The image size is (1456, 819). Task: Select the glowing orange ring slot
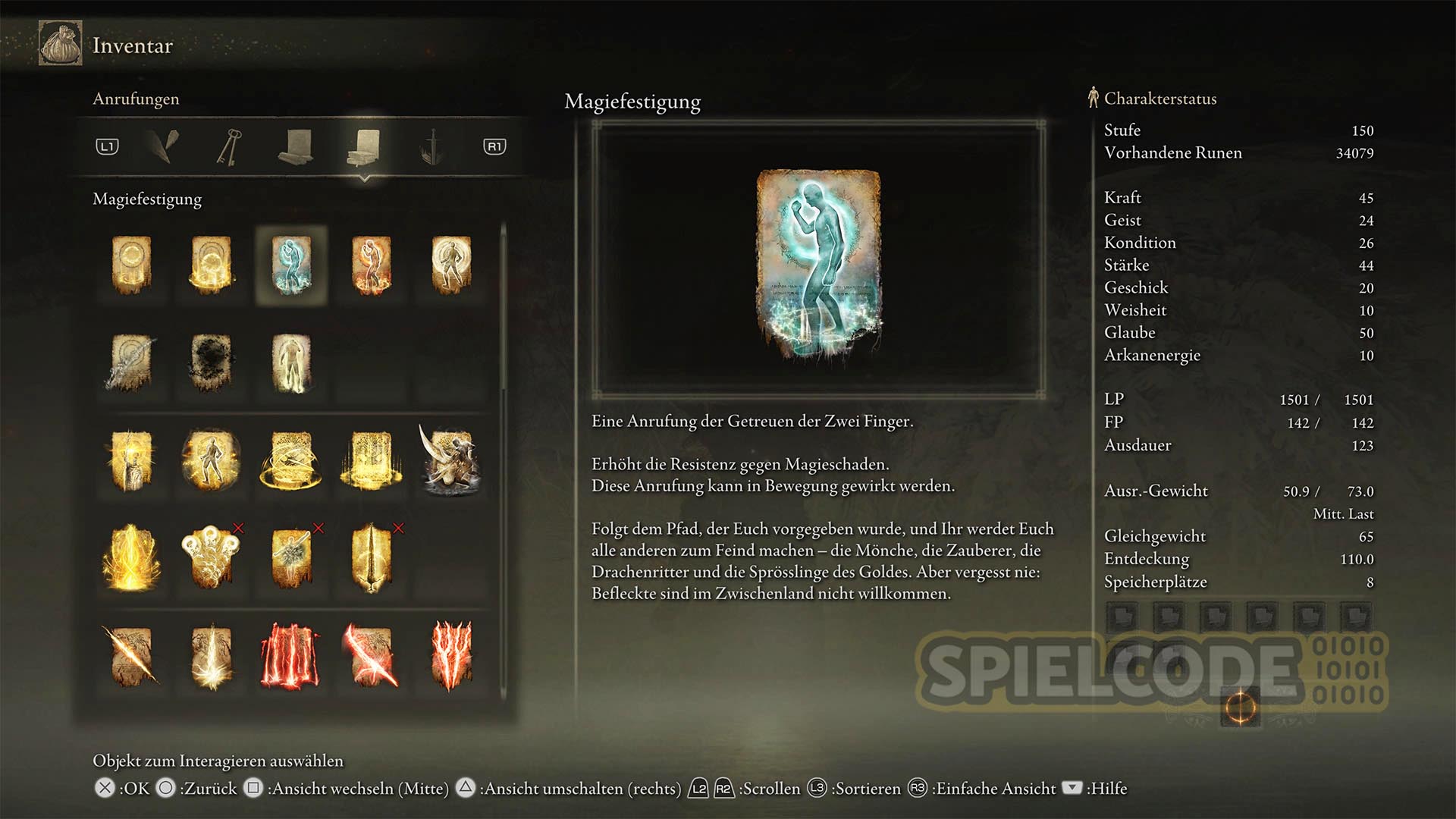pos(1241,708)
